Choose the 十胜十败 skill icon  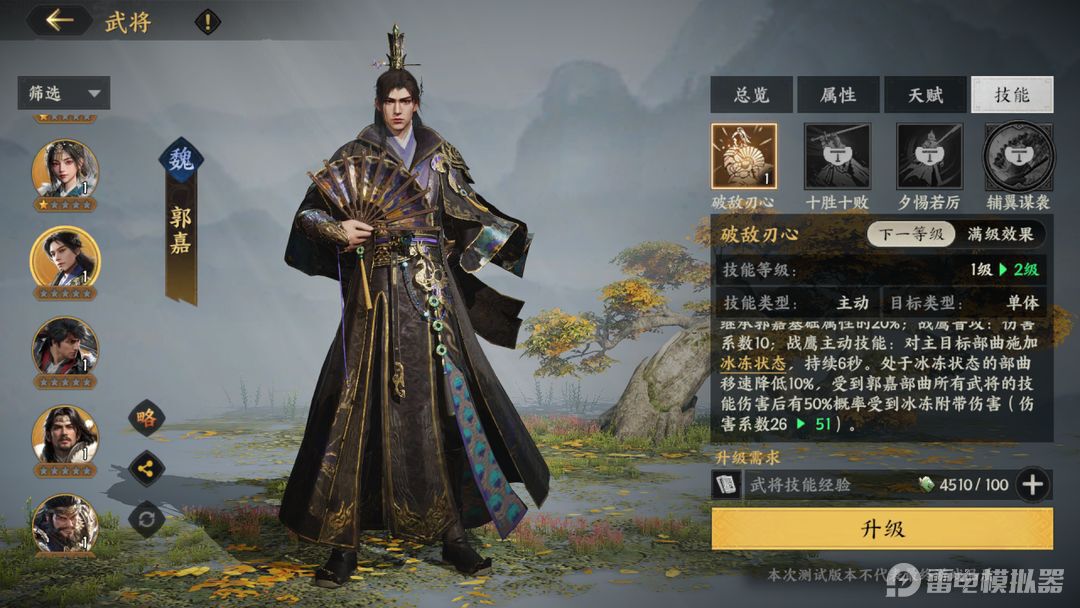(837, 156)
